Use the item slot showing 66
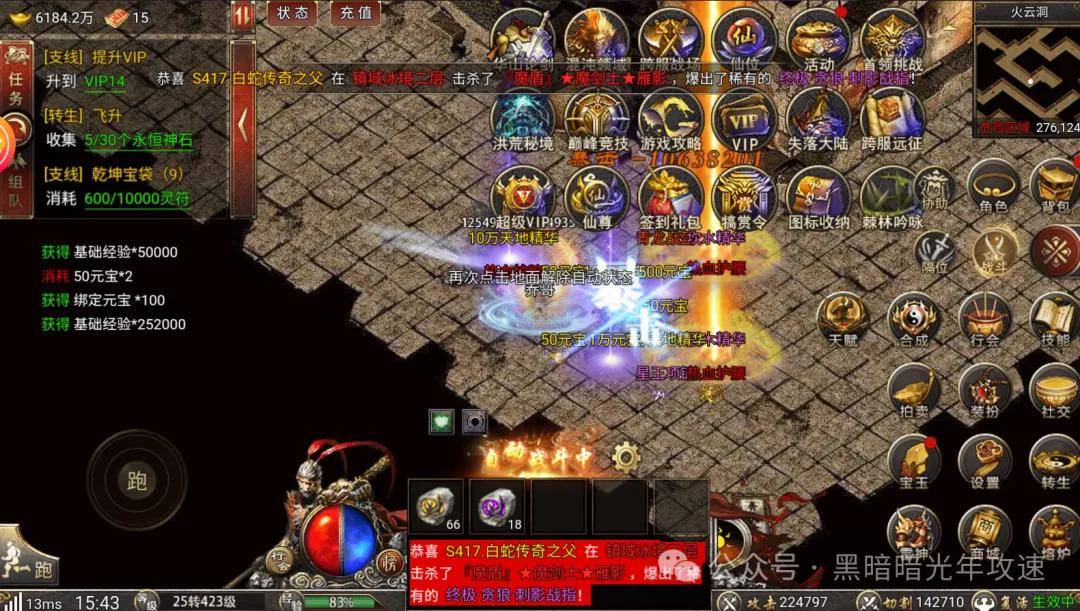 click(x=440, y=507)
